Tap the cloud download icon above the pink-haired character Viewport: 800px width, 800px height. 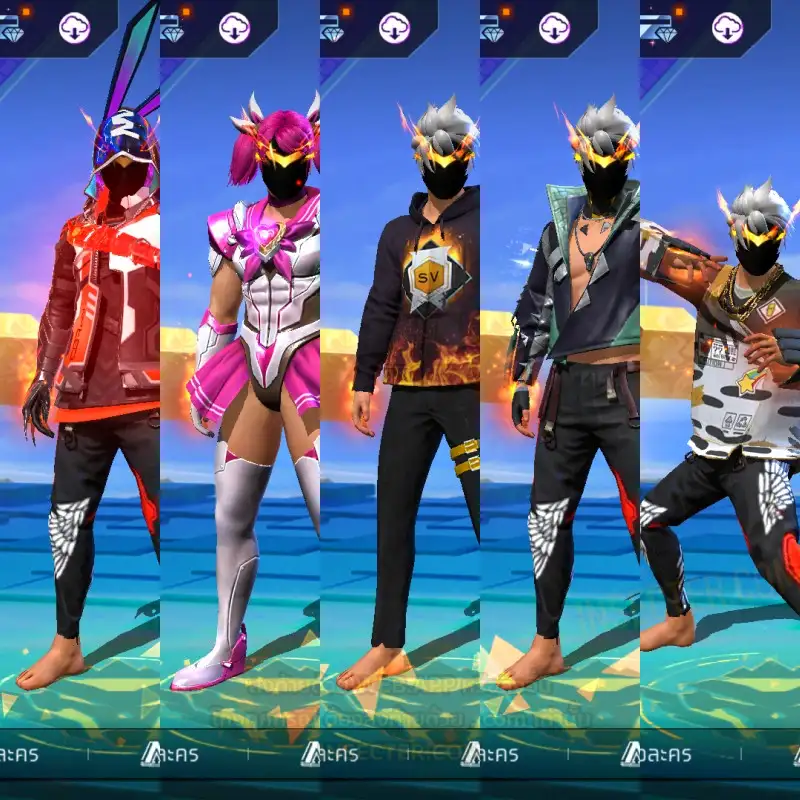(x=233, y=27)
